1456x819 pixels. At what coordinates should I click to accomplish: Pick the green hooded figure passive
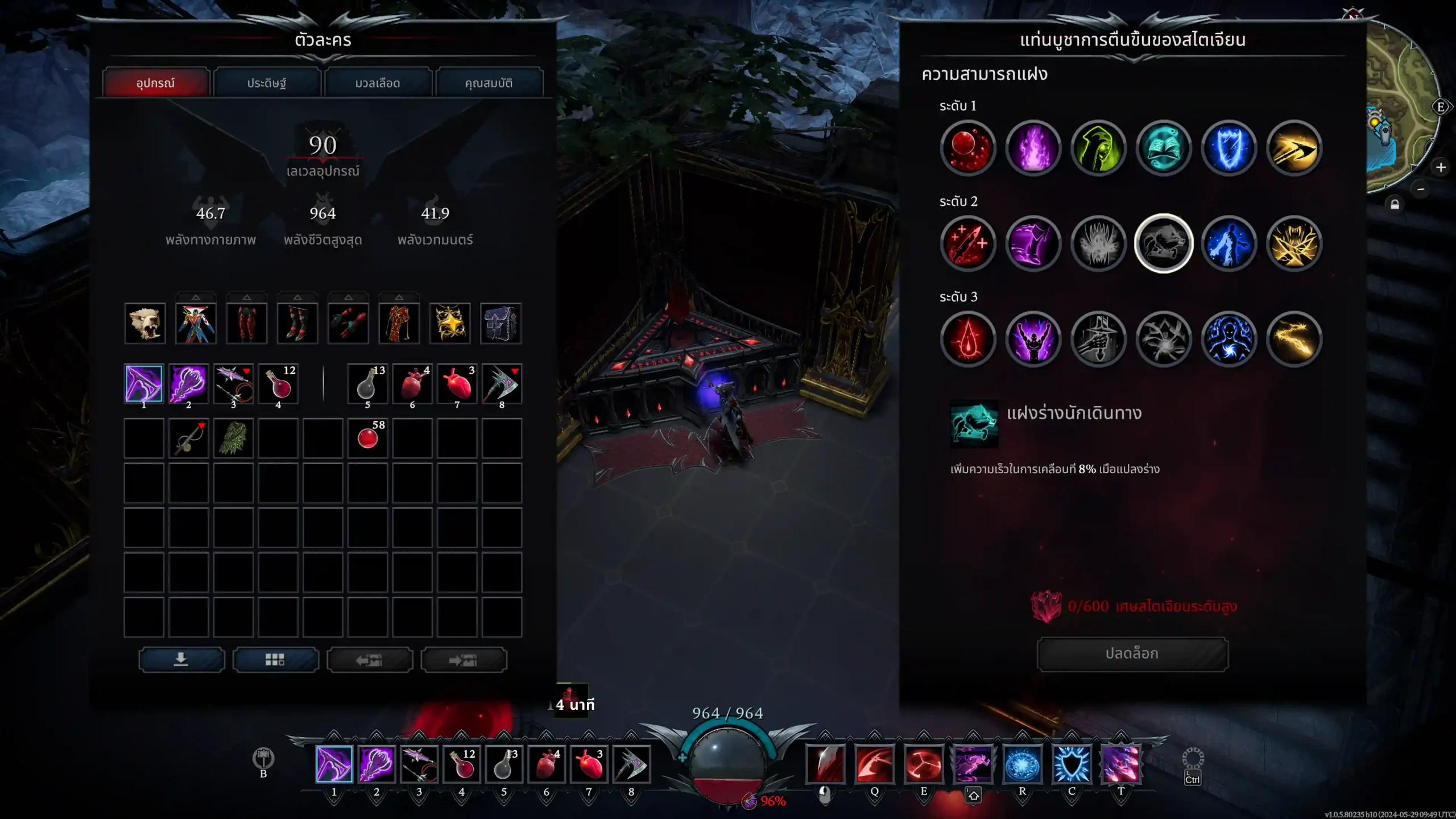(1098, 148)
